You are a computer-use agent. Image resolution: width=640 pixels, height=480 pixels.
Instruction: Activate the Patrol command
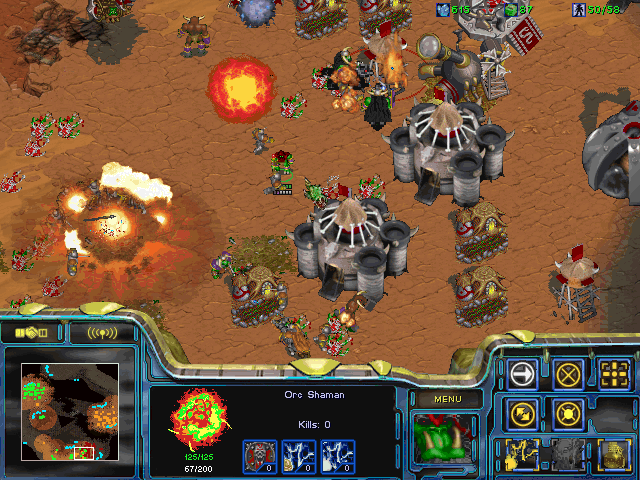click(523, 412)
